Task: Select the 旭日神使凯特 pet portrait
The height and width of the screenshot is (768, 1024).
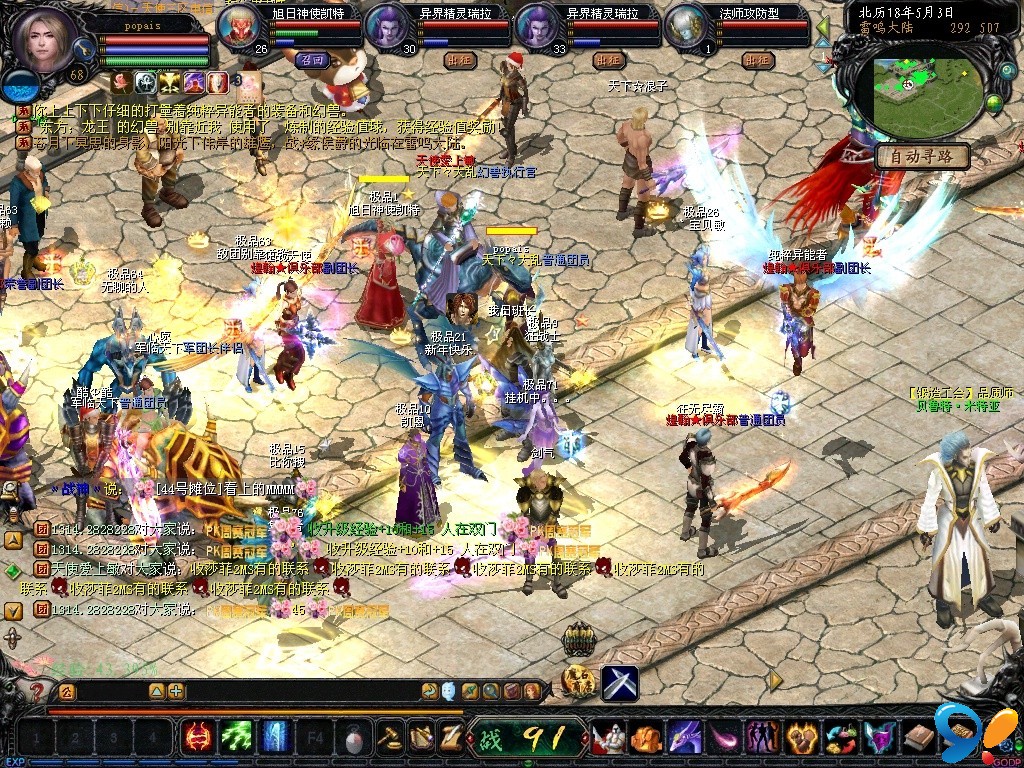Action: (238, 26)
